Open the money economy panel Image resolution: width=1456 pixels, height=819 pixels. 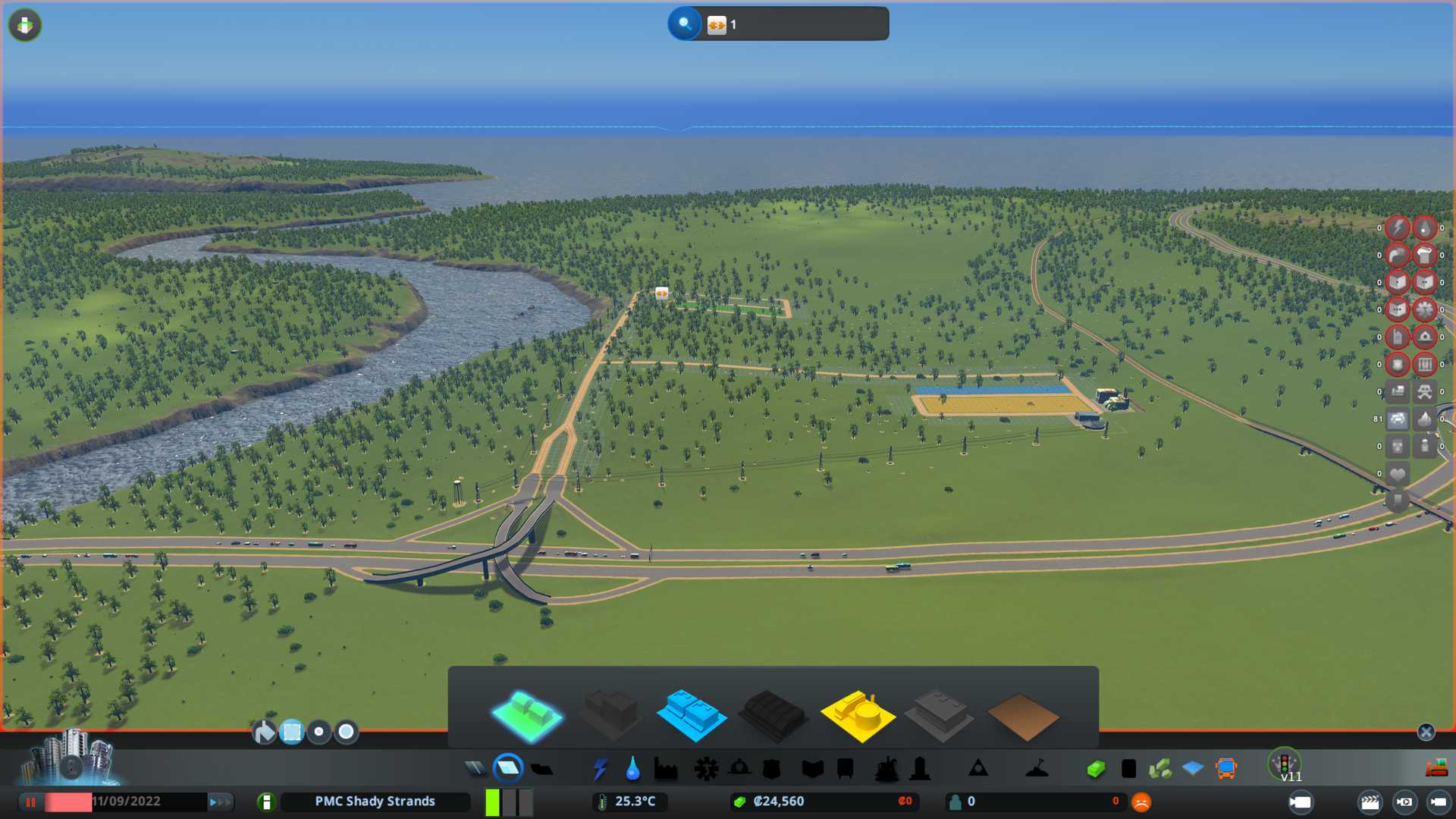(1095, 769)
